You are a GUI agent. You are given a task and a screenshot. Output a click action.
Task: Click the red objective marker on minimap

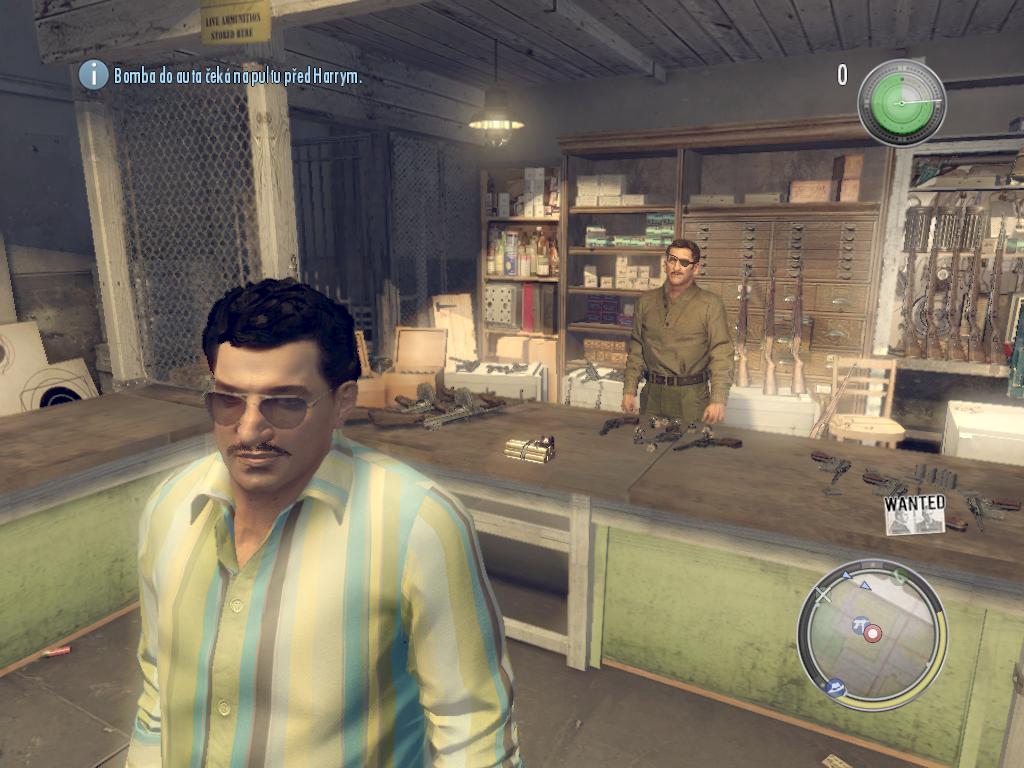click(873, 633)
